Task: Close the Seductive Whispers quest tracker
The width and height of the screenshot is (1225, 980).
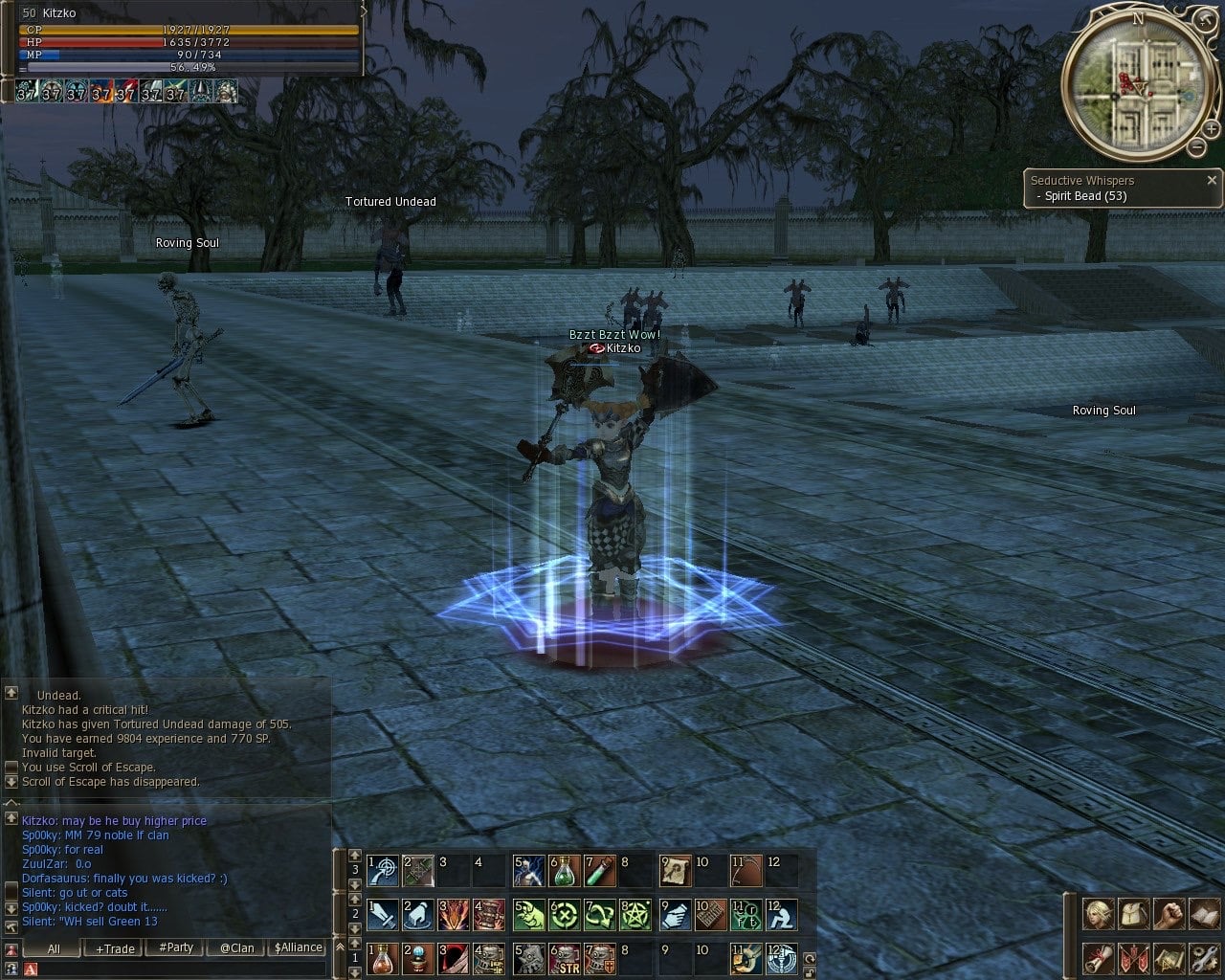Action: point(1212,180)
